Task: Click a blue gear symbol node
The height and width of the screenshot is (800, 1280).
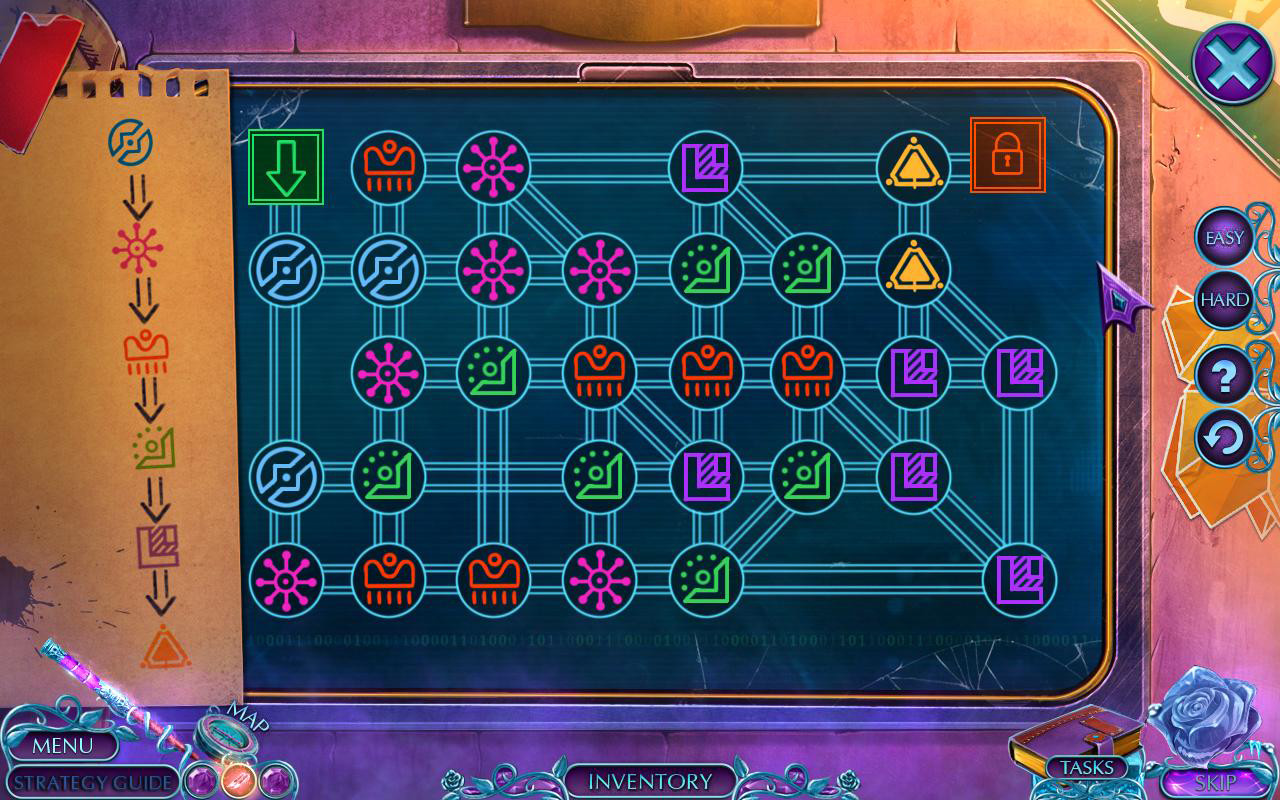Action: (285, 268)
